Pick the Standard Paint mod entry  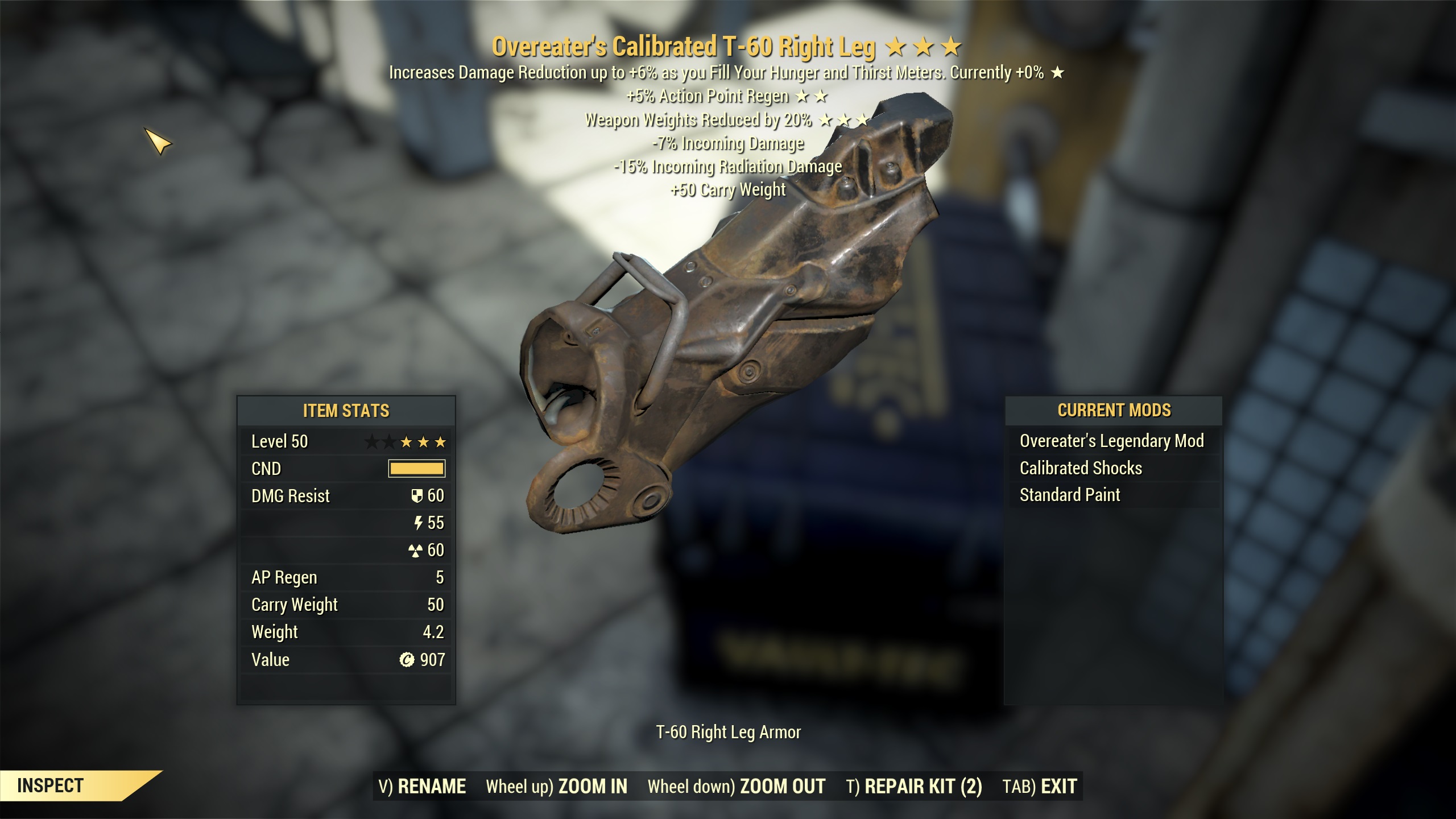point(1069,495)
